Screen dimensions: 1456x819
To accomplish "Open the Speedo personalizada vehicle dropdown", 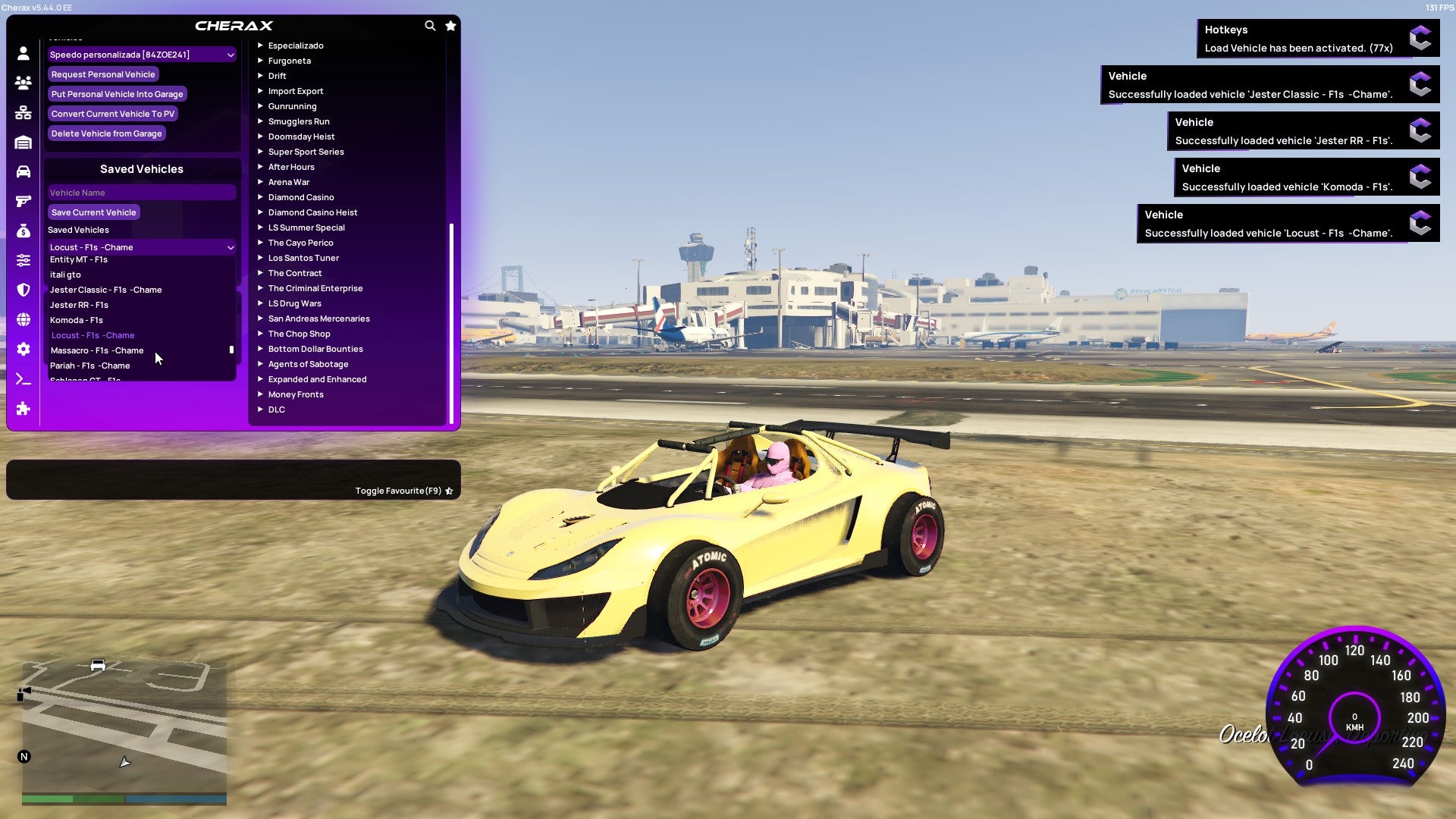I will tap(141, 54).
